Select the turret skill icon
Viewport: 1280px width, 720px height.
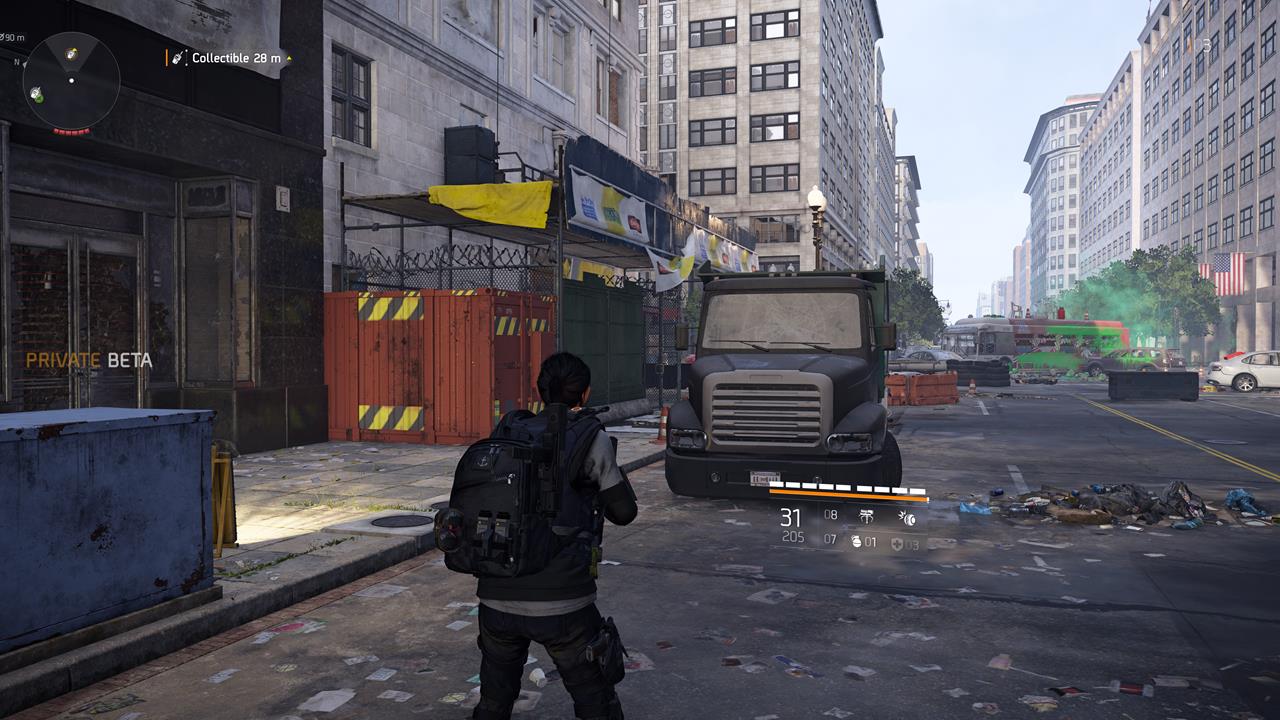[866, 516]
